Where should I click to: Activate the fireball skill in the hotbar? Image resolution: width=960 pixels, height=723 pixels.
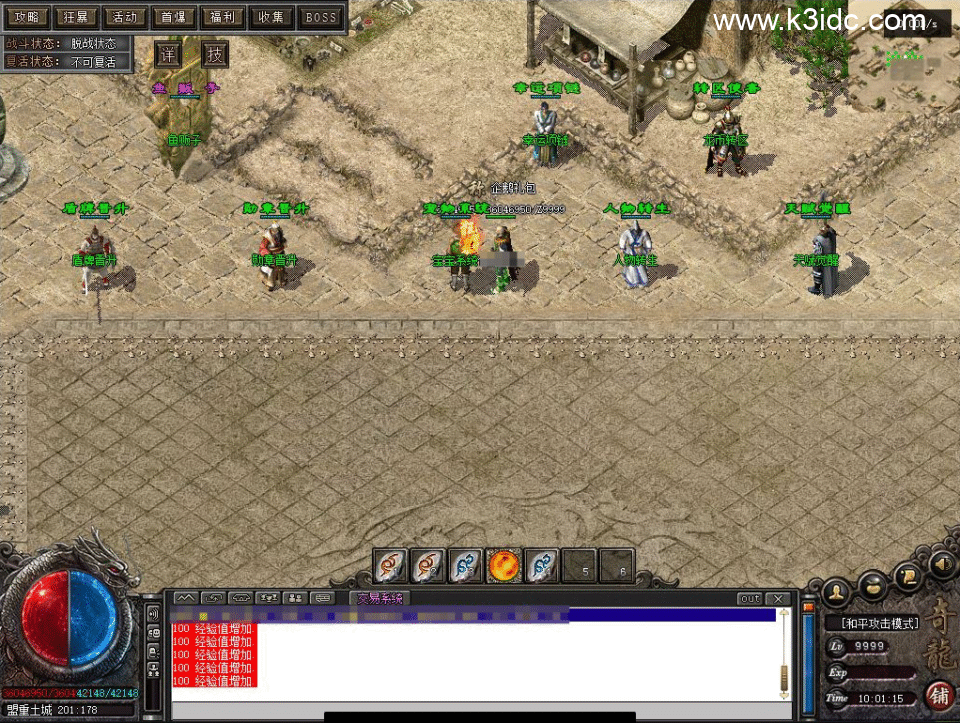click(x=503, y=566)
